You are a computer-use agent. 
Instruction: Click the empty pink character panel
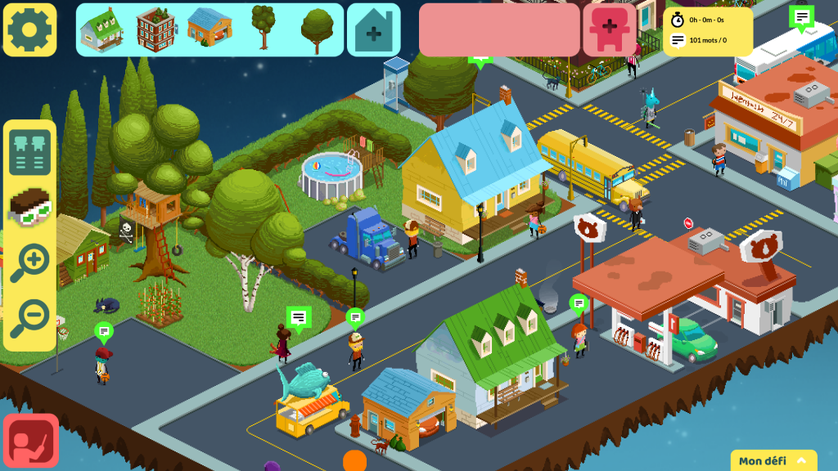pos(498,30)
